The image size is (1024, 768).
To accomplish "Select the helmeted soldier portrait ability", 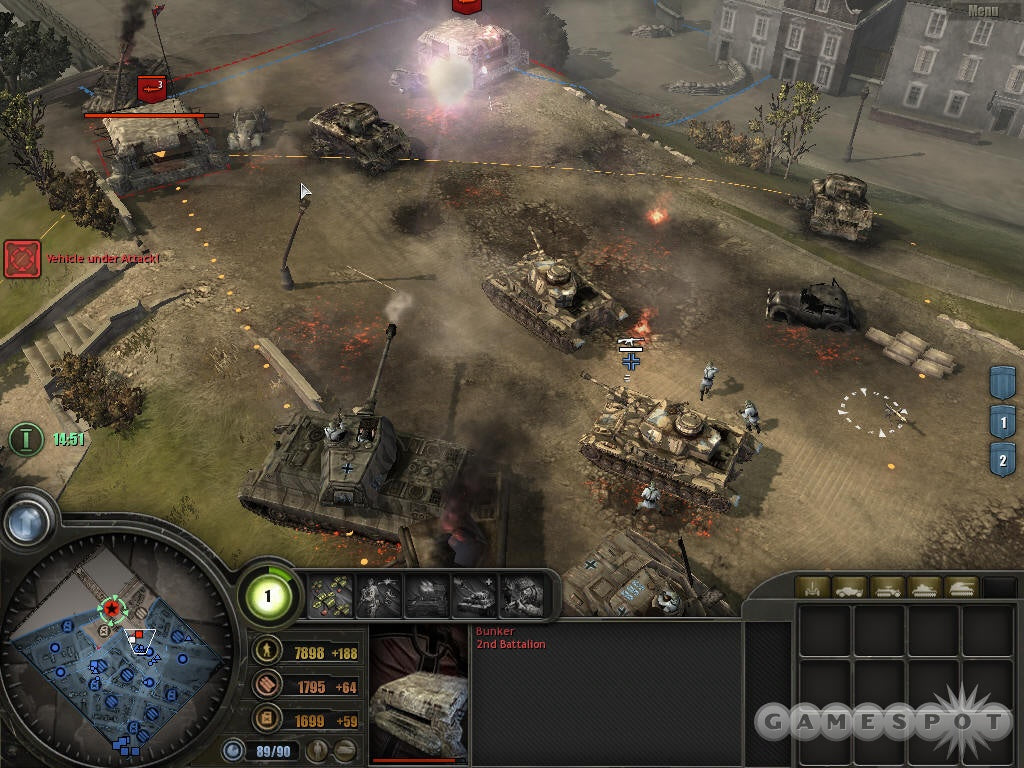I will pos(521,597).
